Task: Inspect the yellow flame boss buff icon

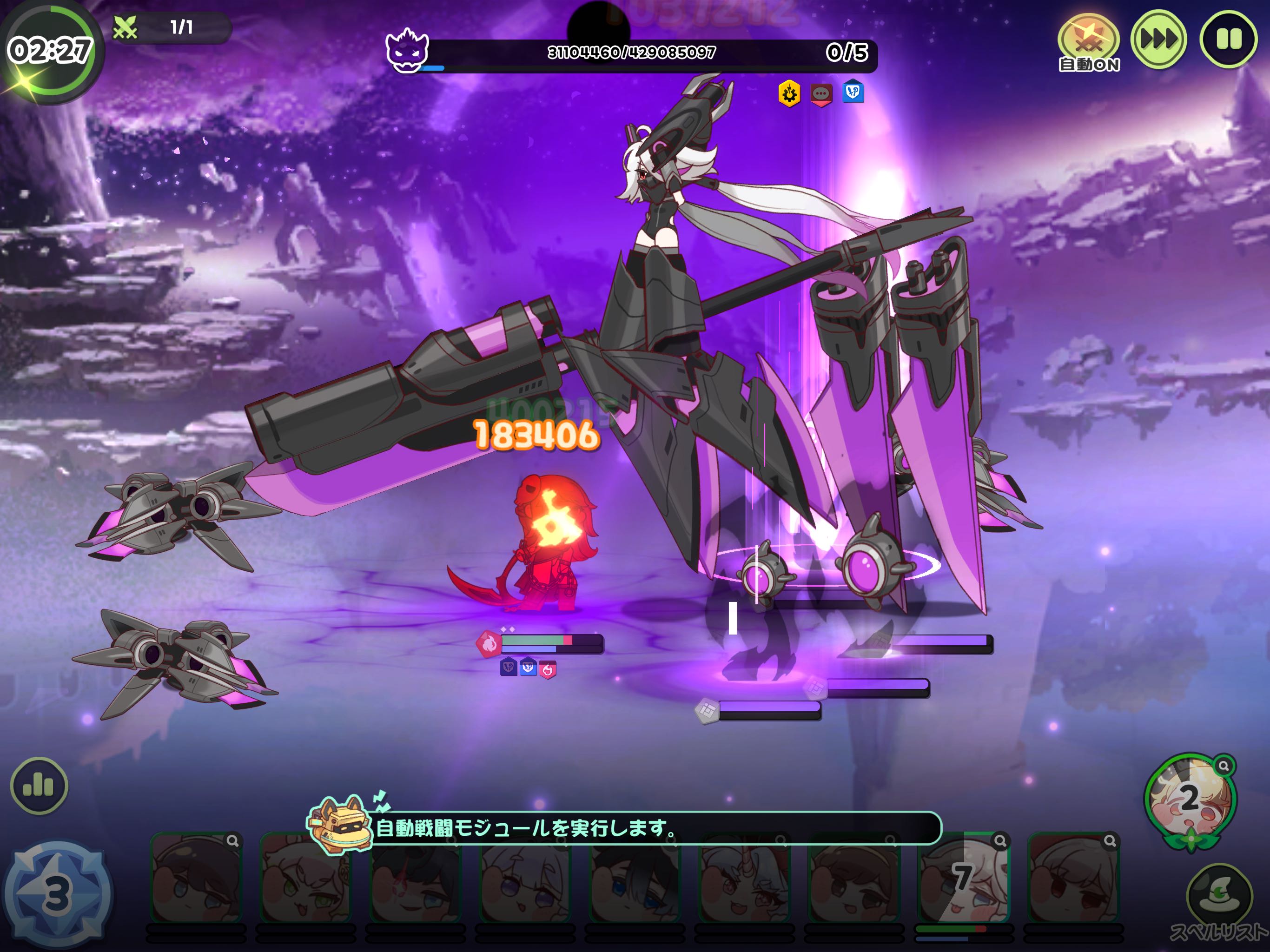Action: click(x=789, y=93)
